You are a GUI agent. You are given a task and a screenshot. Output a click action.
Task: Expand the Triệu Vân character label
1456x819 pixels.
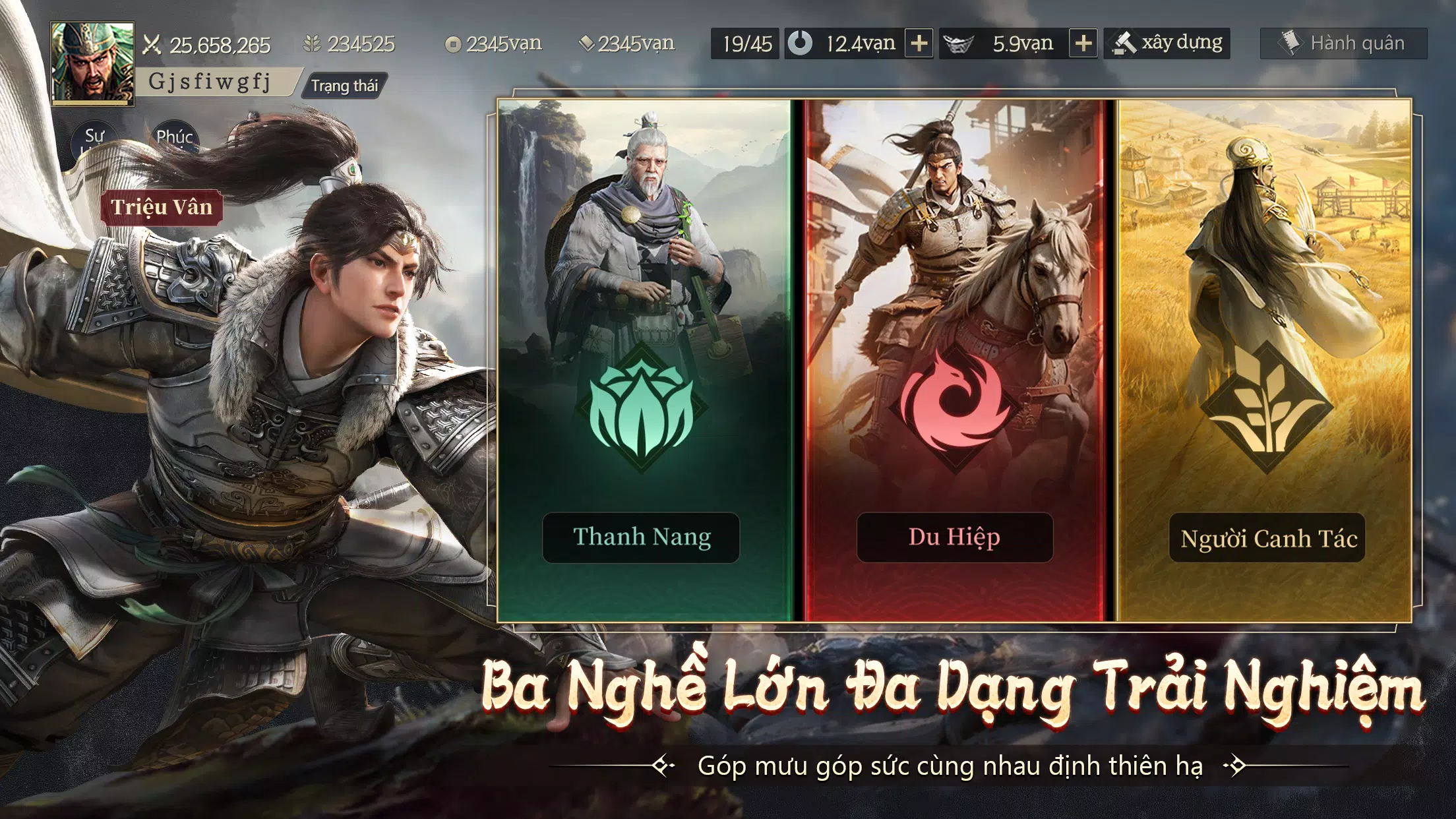click(162, 208)
